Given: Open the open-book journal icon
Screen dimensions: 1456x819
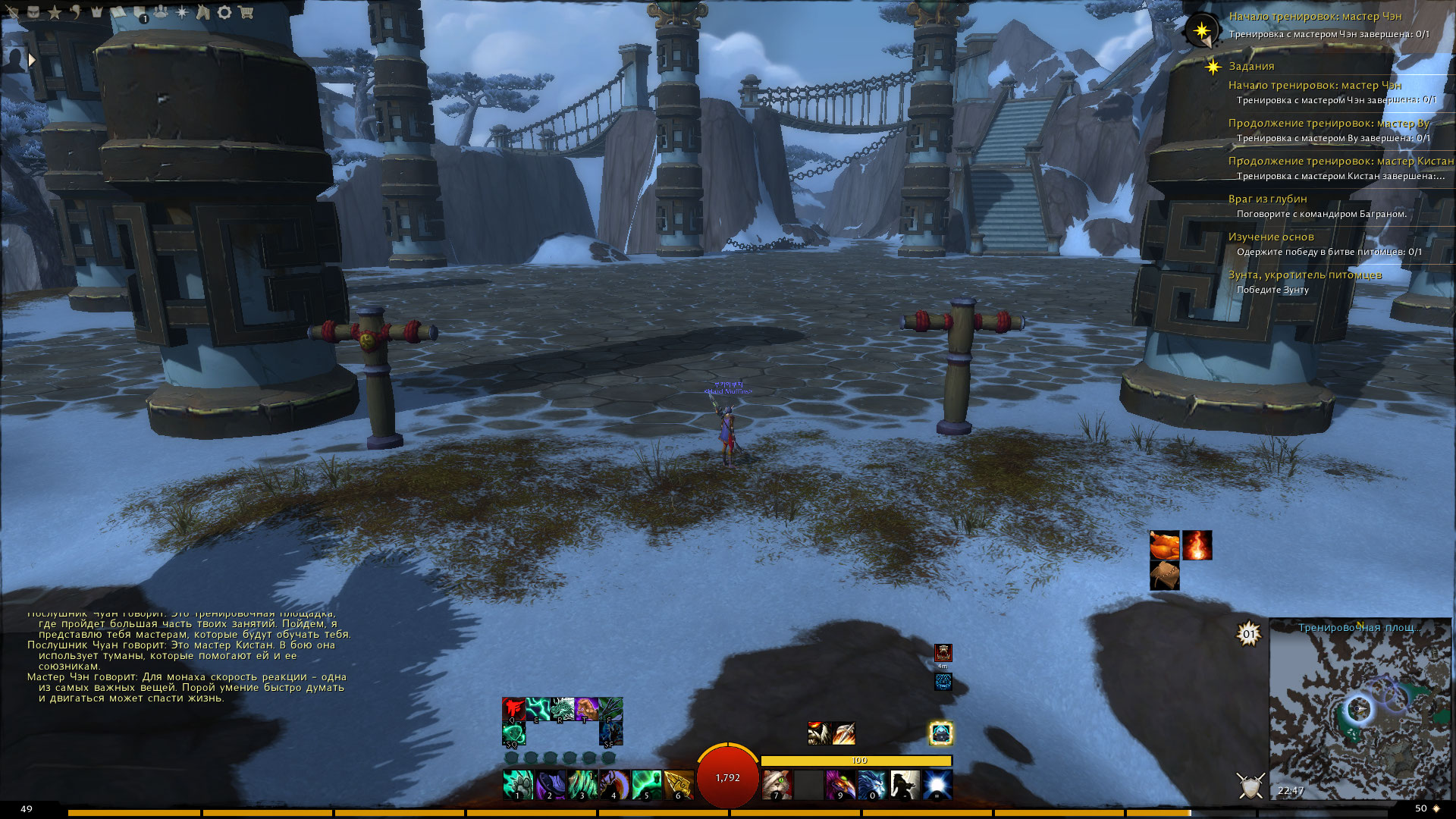Looking at the screenshot, I should [119, 12].
